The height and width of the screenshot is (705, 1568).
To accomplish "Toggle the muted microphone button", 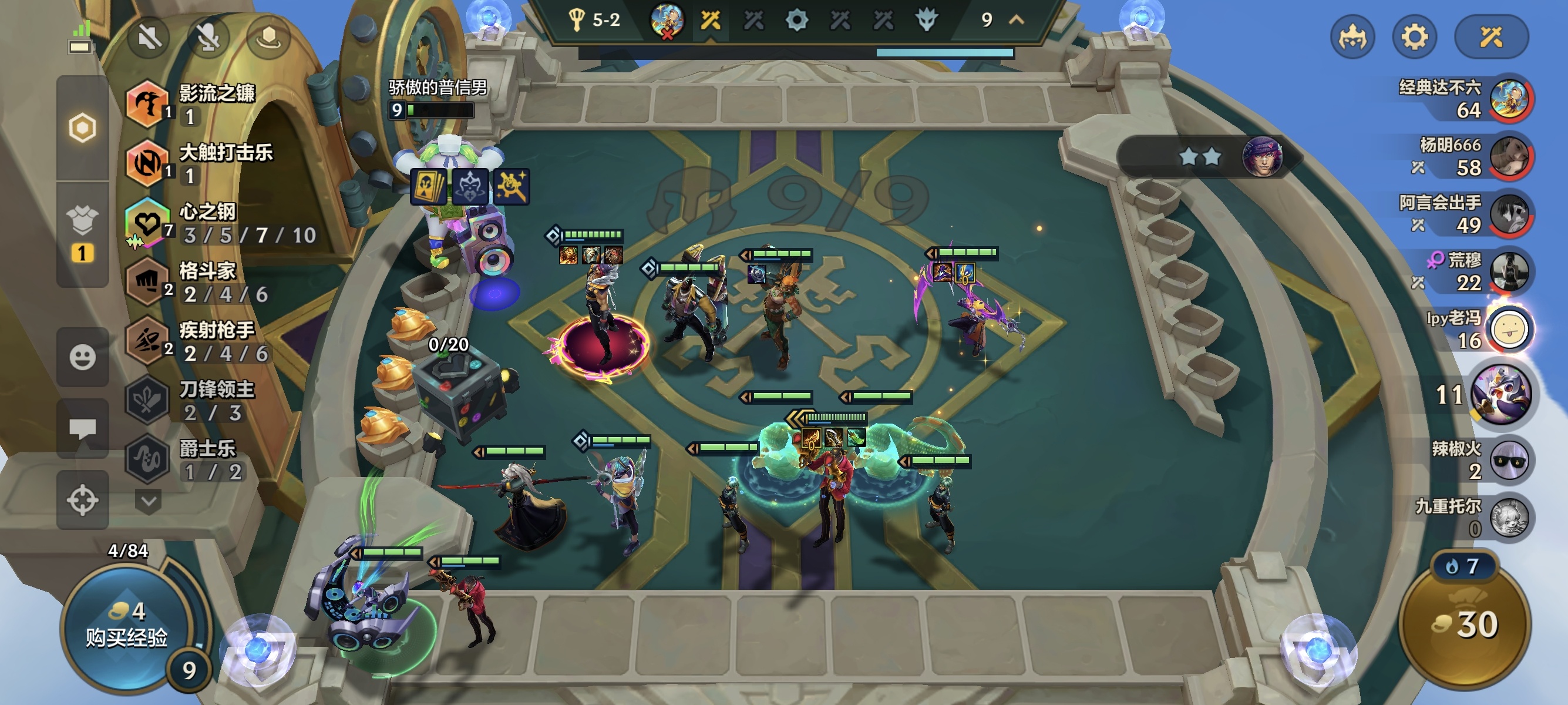I will 209,38.
